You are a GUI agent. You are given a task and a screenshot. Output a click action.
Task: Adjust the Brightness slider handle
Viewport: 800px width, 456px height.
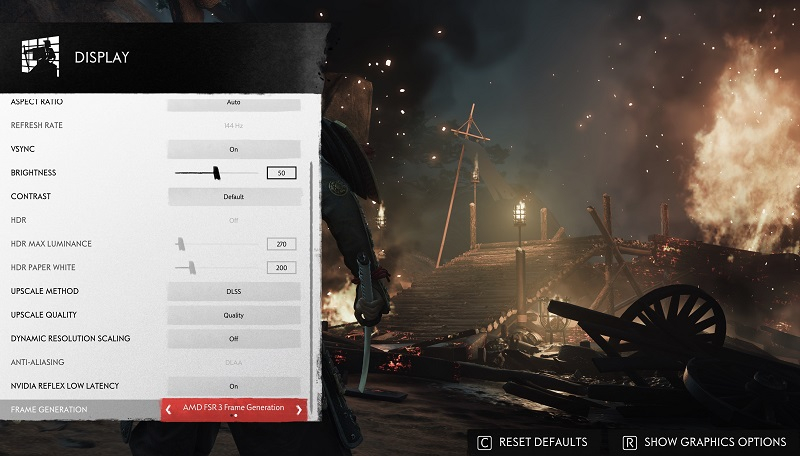coord(216,173)
